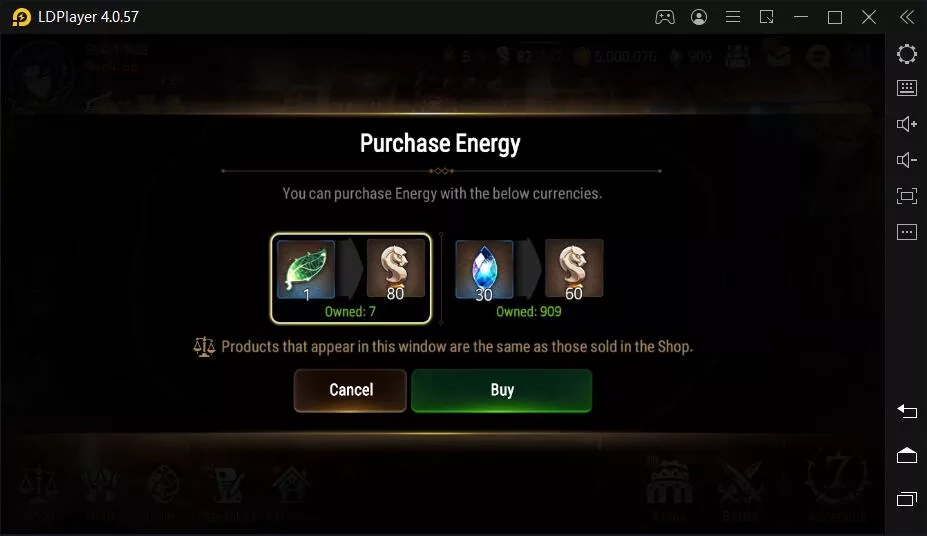The width and height of the screenshot is (927, 536).
Task: Open the sidebar's more options menu
Action: pos(907,232)
